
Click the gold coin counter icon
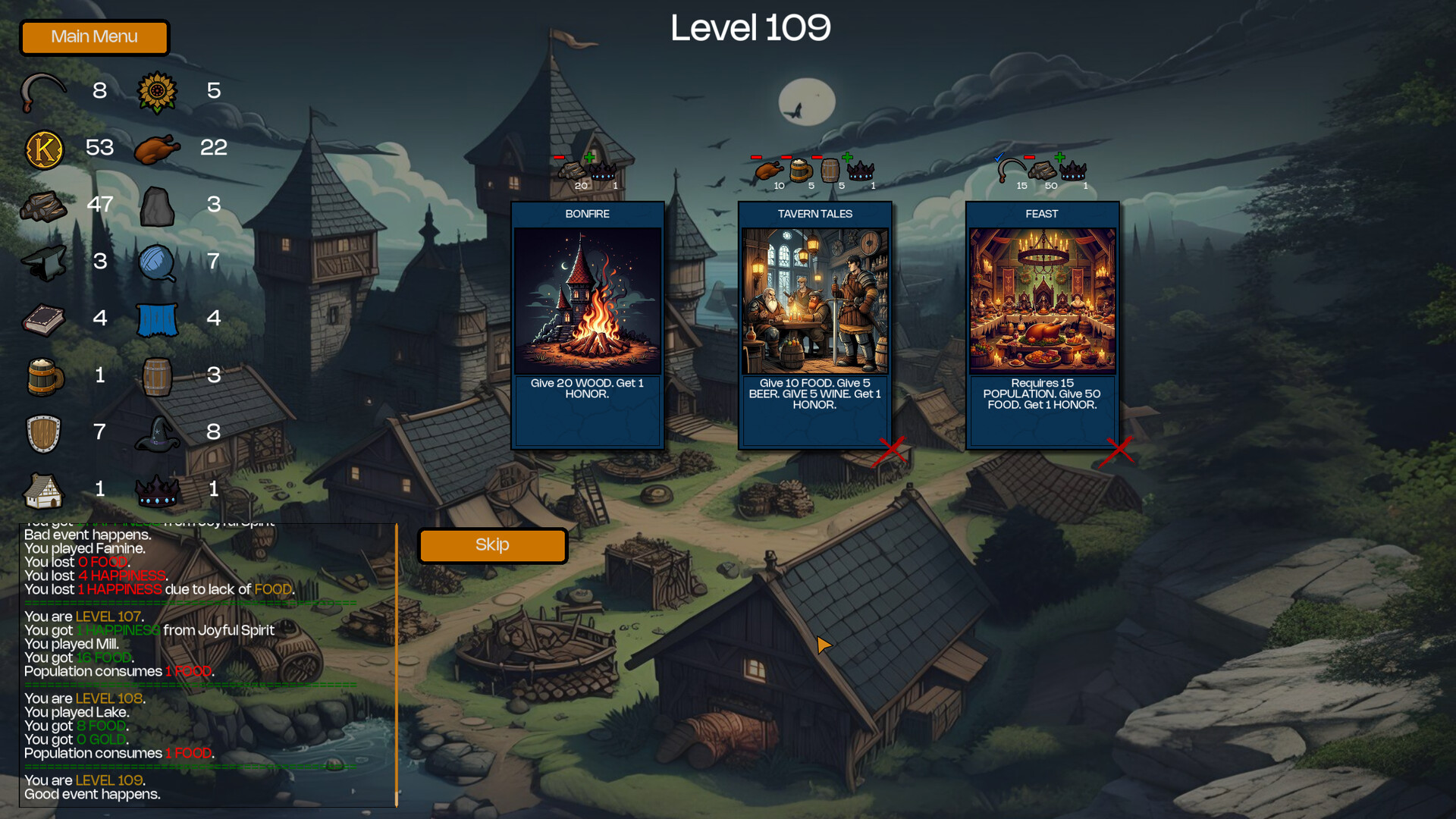pos(43,148)
